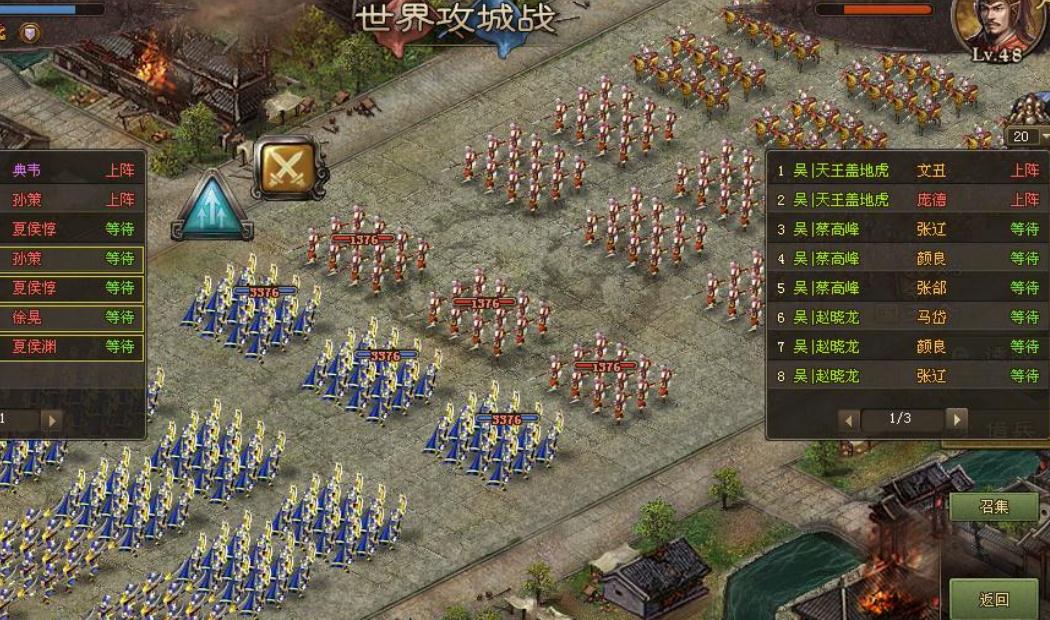Click the 返回 (return) button

coord(994,599)
